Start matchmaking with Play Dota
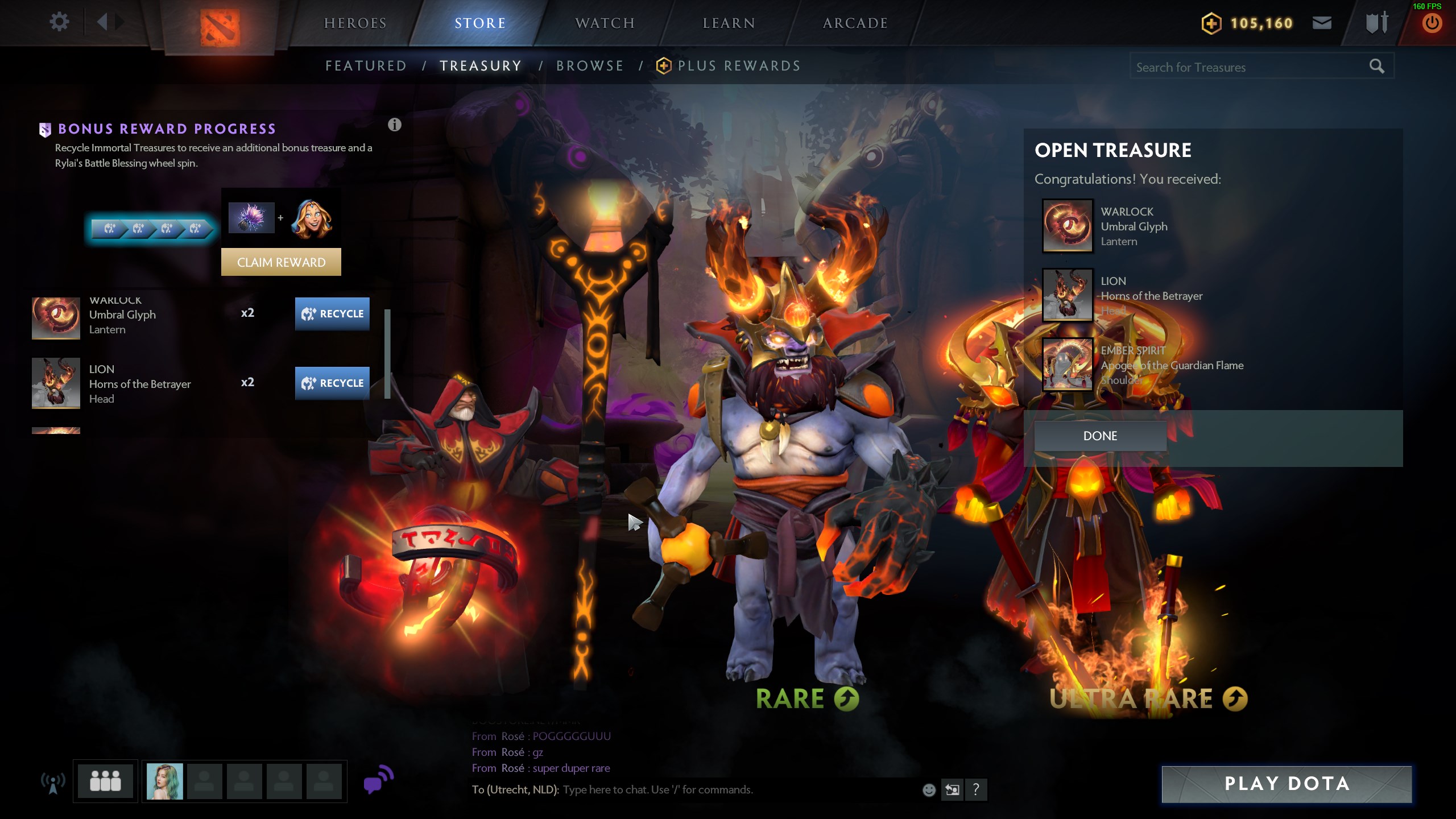 [1287, 784]
